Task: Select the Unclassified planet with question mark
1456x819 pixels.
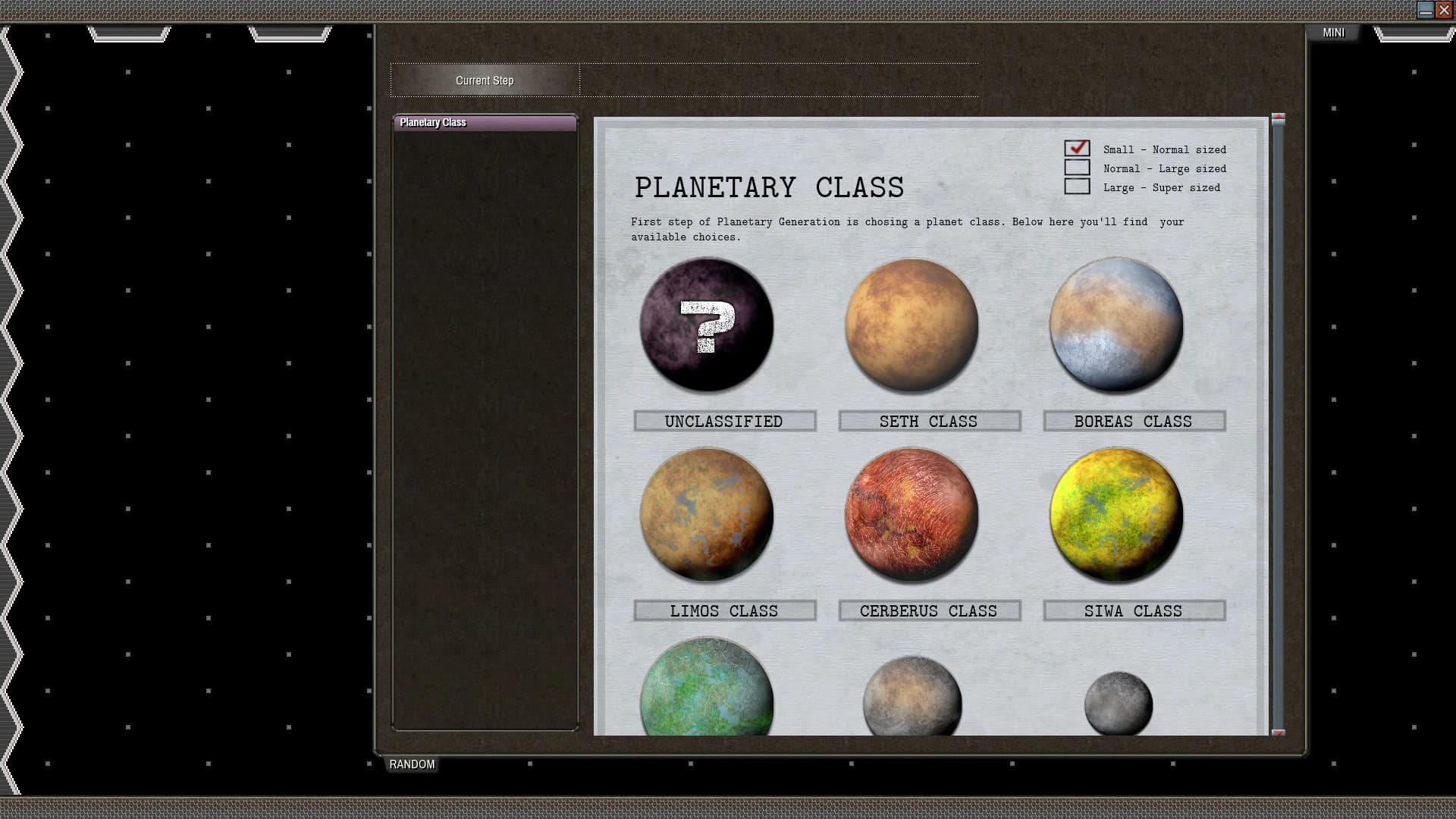Action: point(706,325)
